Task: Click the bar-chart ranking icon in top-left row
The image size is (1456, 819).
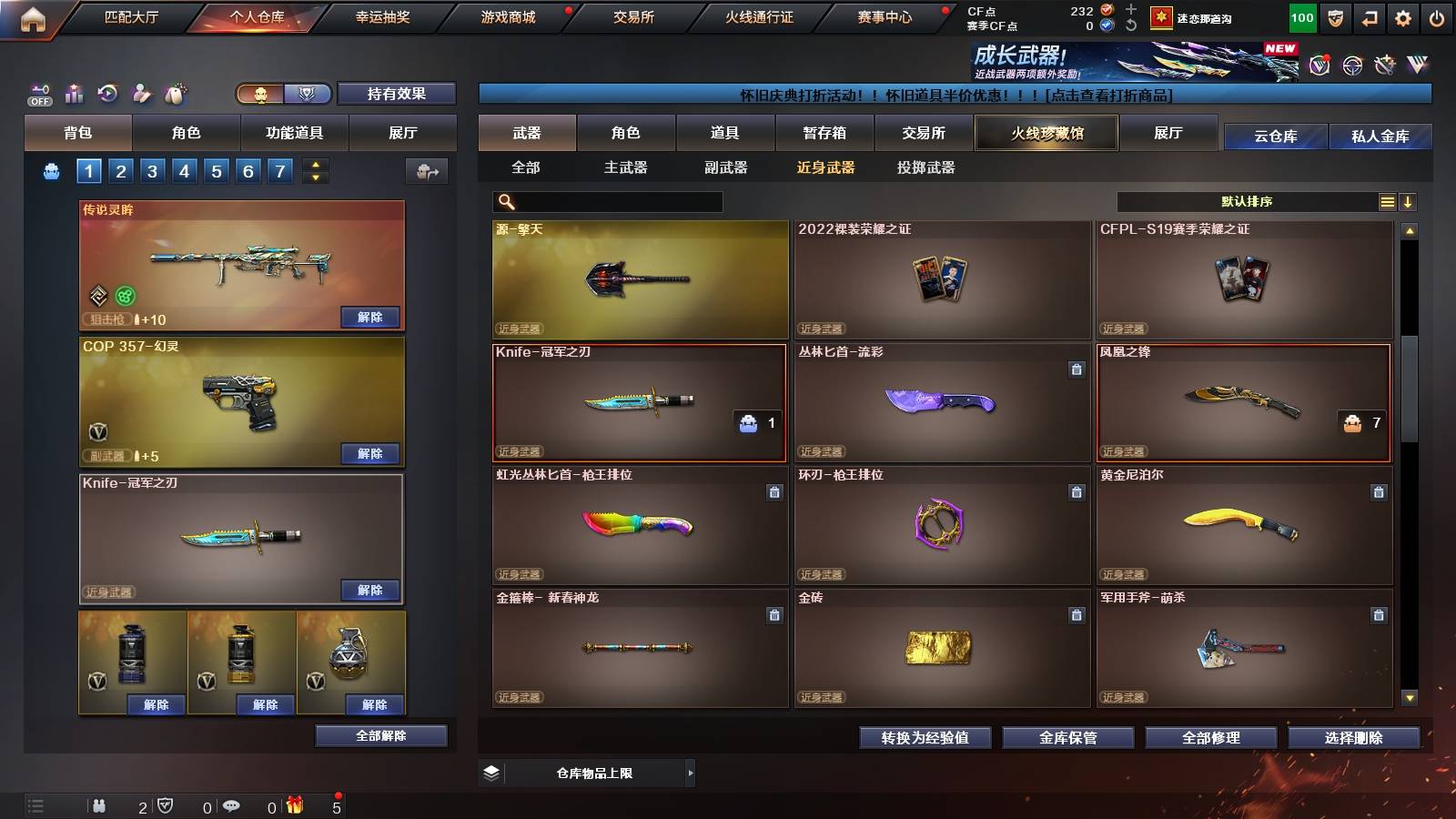Action: [74, 93]
